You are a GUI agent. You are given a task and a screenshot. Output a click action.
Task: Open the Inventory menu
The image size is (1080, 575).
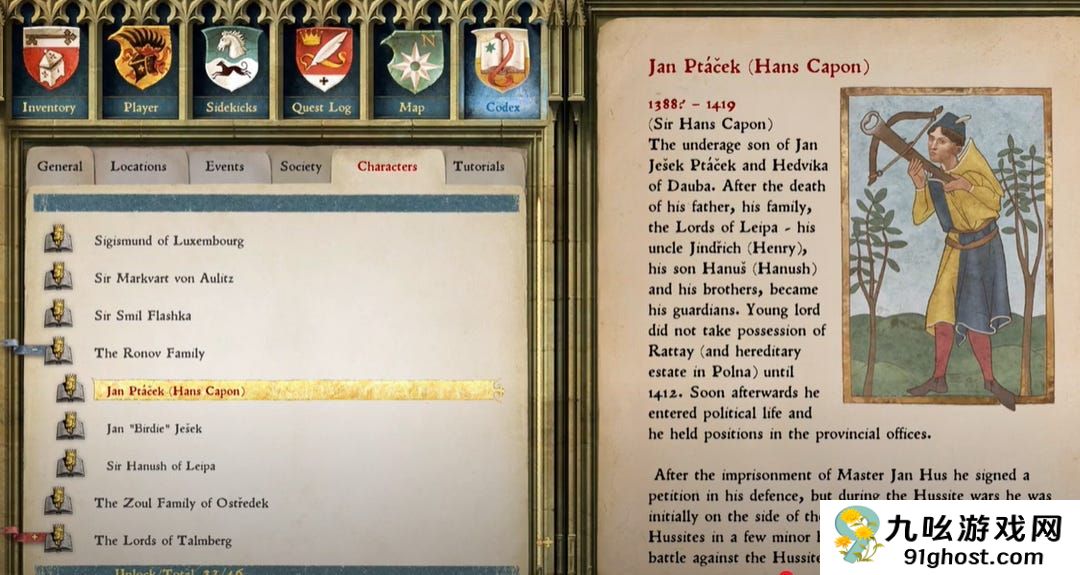tap(49, 71)
